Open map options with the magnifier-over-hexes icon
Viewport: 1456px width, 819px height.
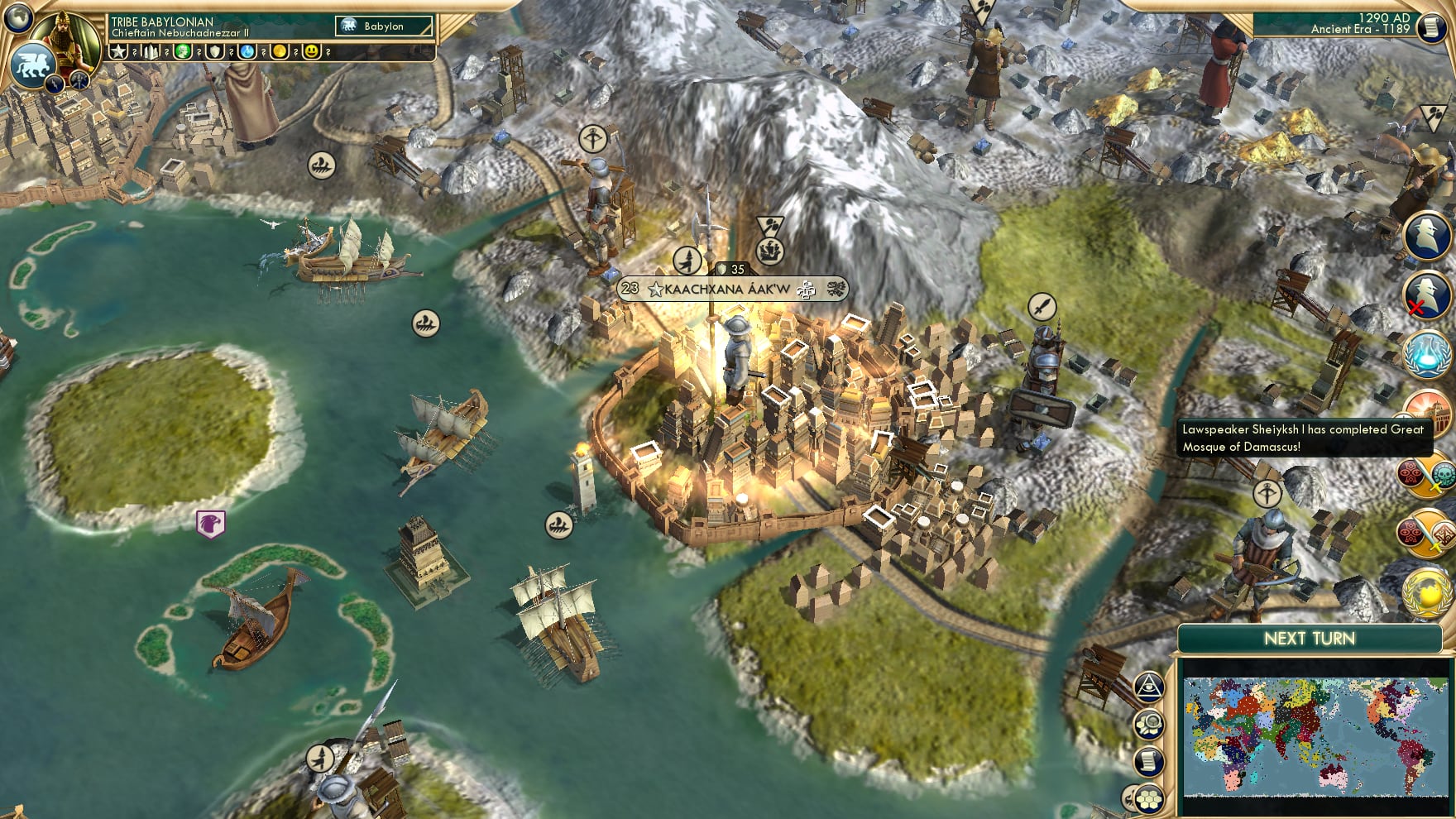(x=1150, y=723)
